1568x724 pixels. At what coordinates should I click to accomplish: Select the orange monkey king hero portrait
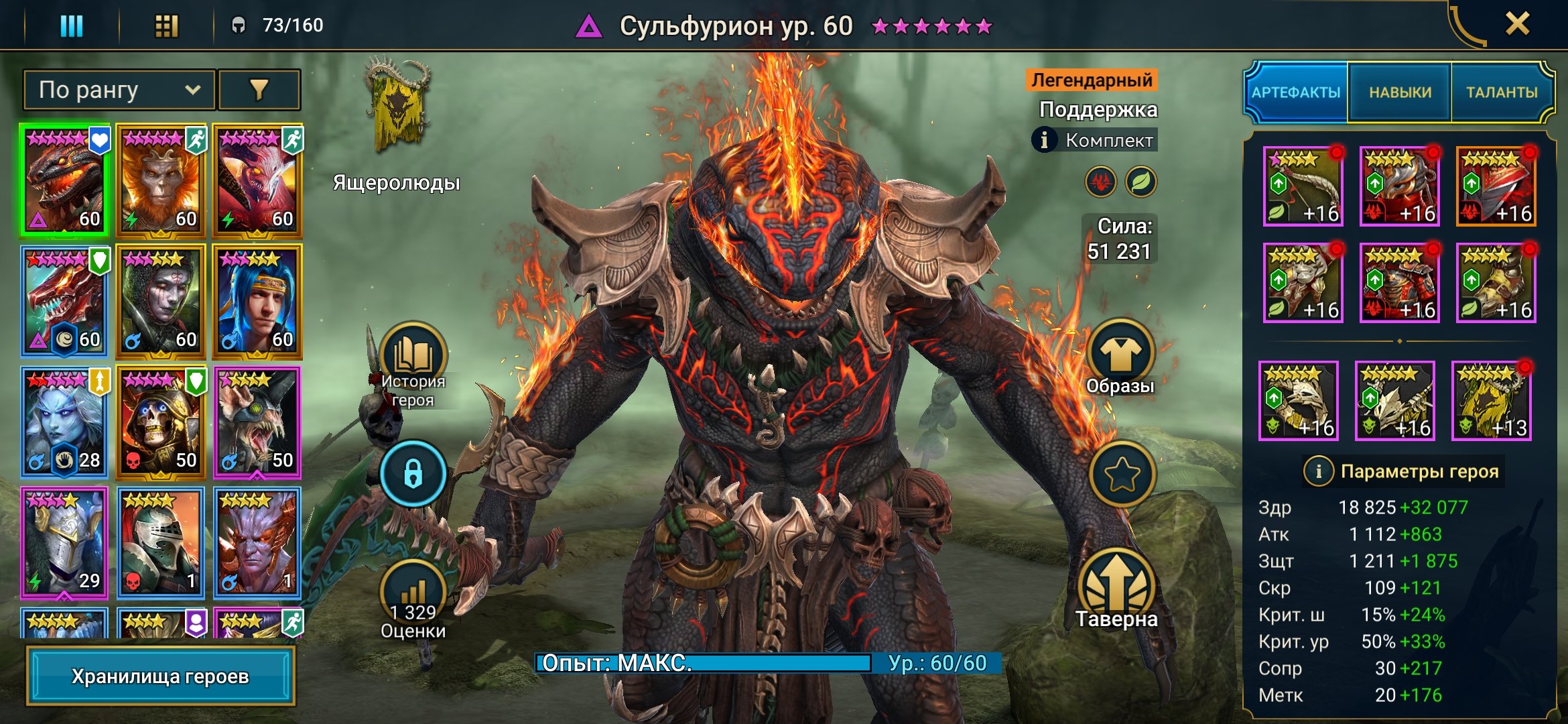point(160,180)
